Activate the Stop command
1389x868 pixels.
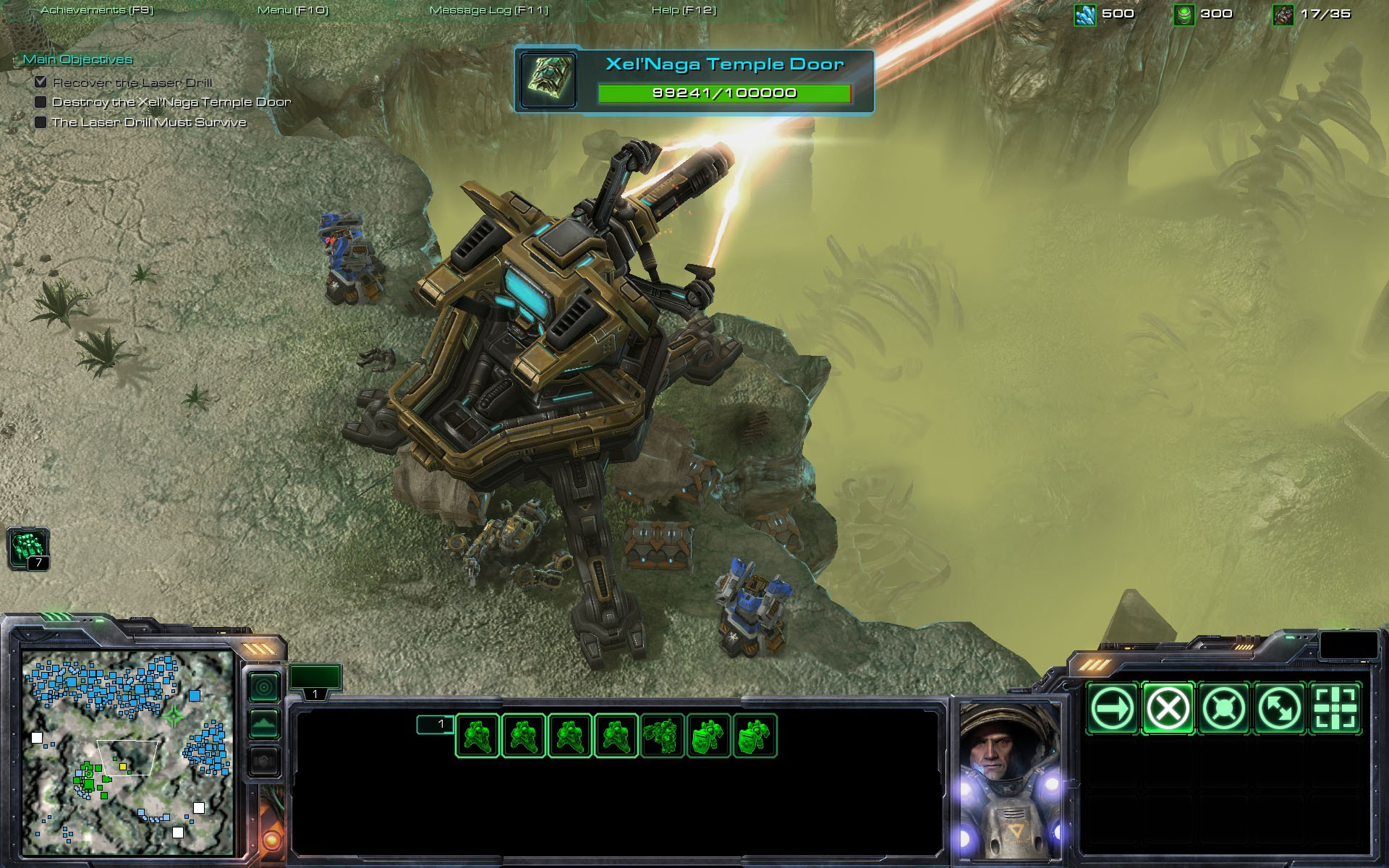[1168, 708]
